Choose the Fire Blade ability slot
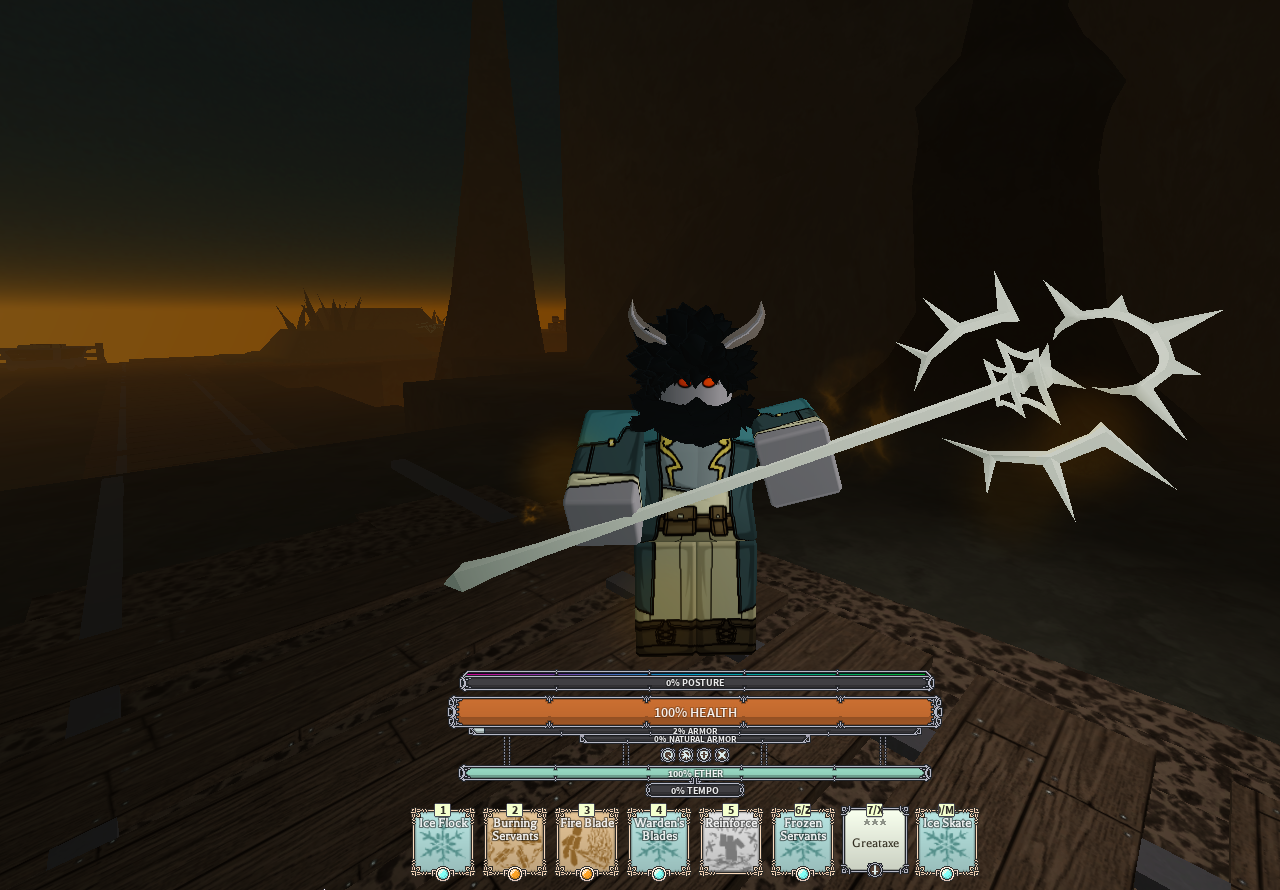 point(587,842)
